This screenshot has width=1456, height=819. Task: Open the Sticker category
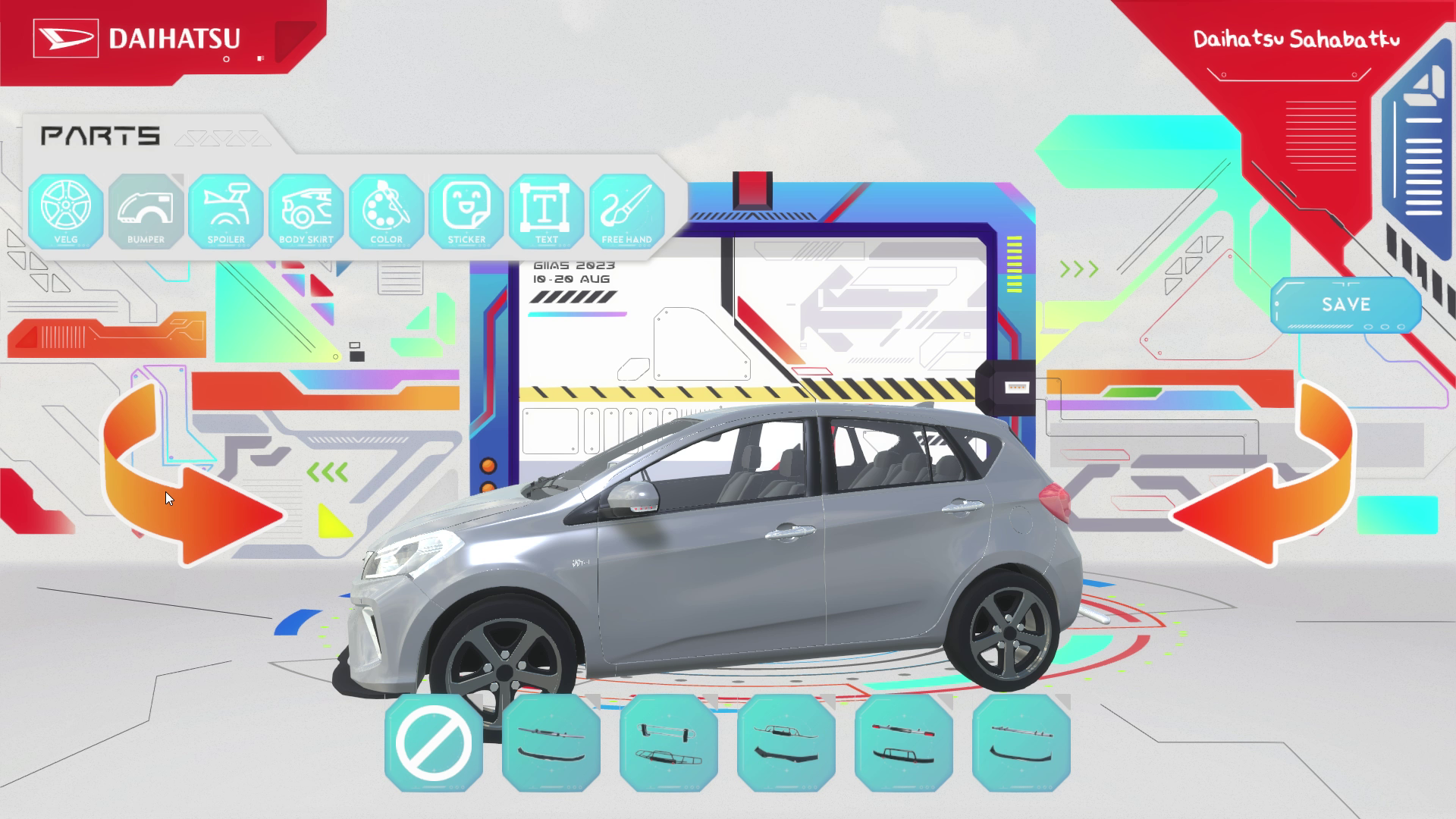[x=466, y=211]
